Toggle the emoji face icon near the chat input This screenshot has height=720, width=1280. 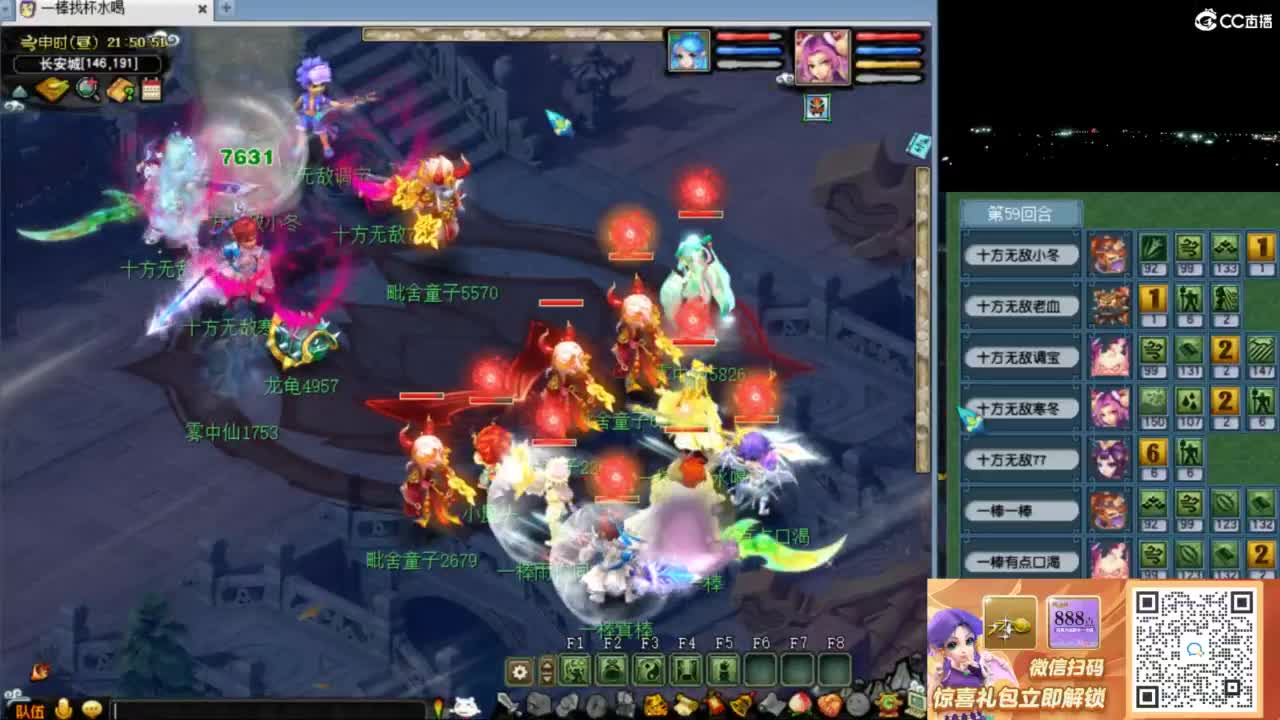[x=92, y=710]
